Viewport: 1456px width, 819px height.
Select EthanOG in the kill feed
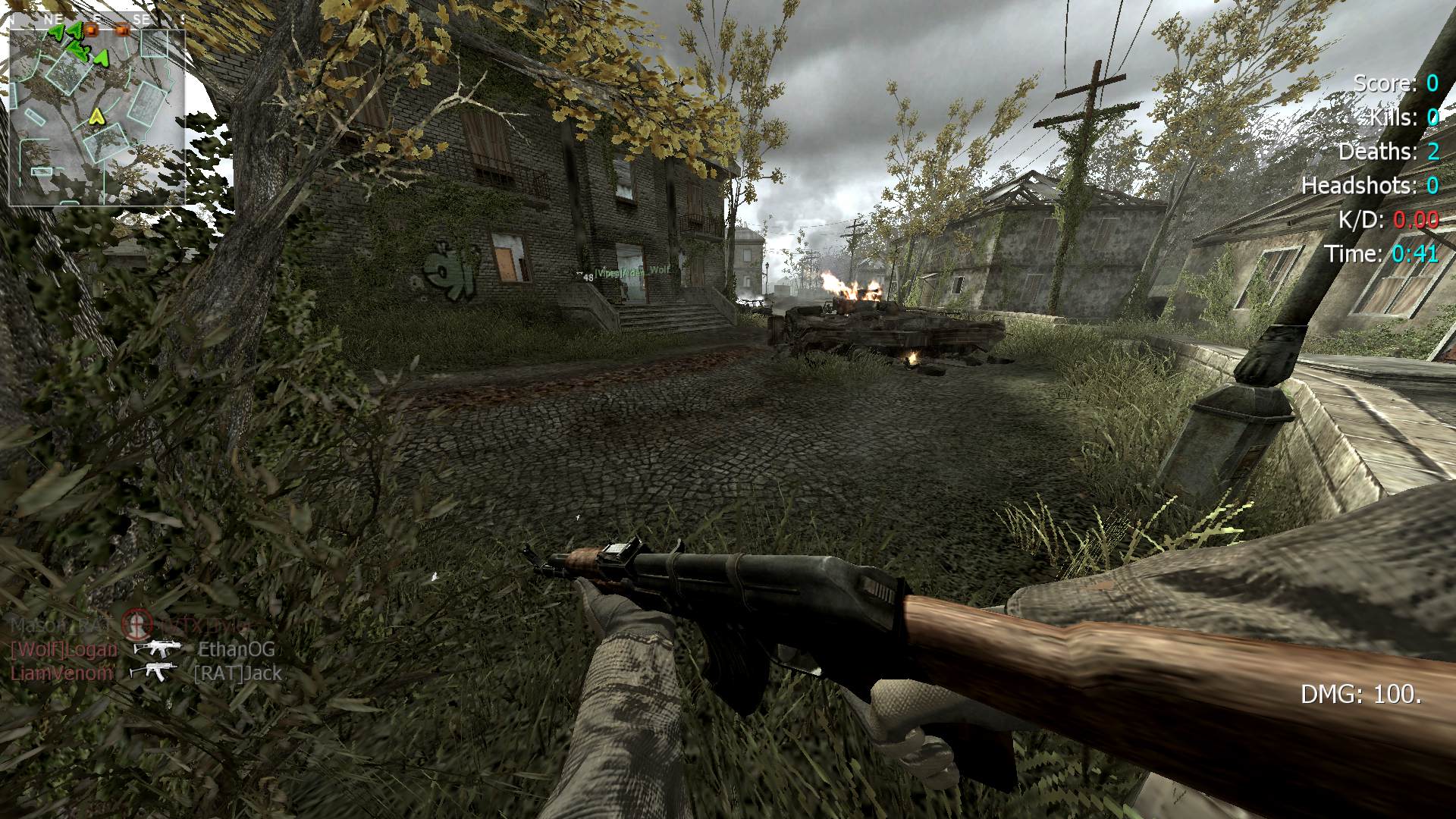click(x=237, y=649)
